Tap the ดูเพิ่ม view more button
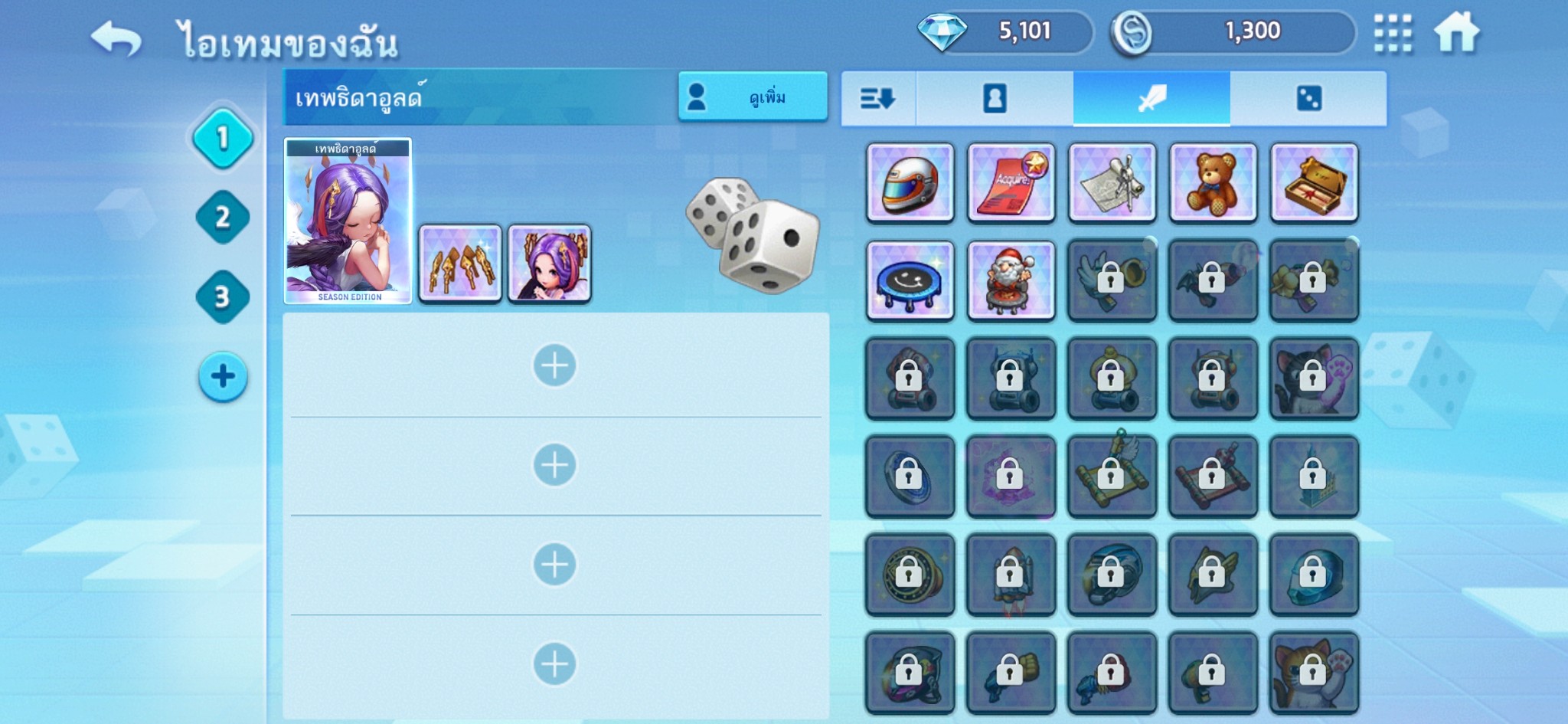1568x724 pixels. (753, 97)
